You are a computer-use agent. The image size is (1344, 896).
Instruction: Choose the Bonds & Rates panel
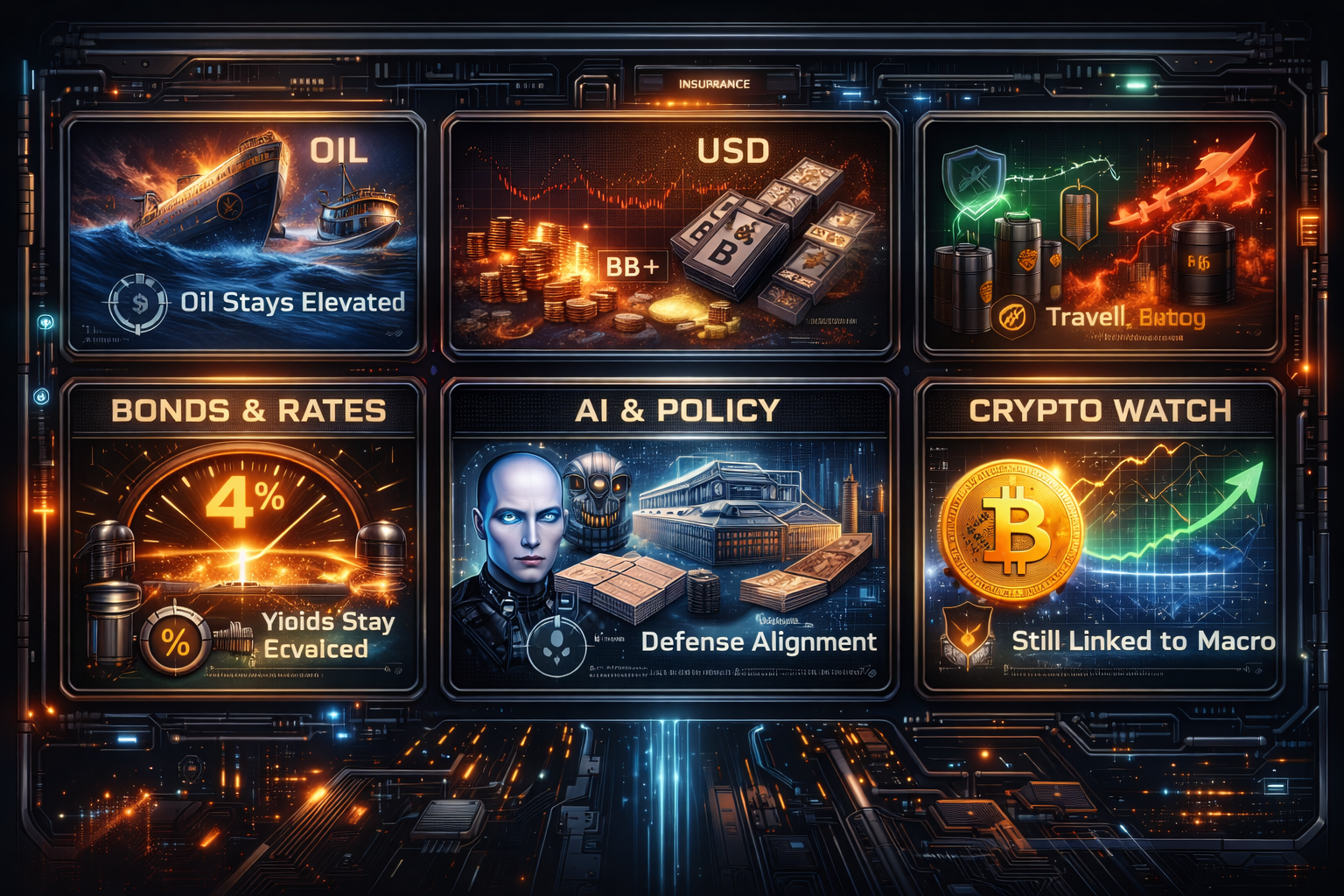[242, 535]
